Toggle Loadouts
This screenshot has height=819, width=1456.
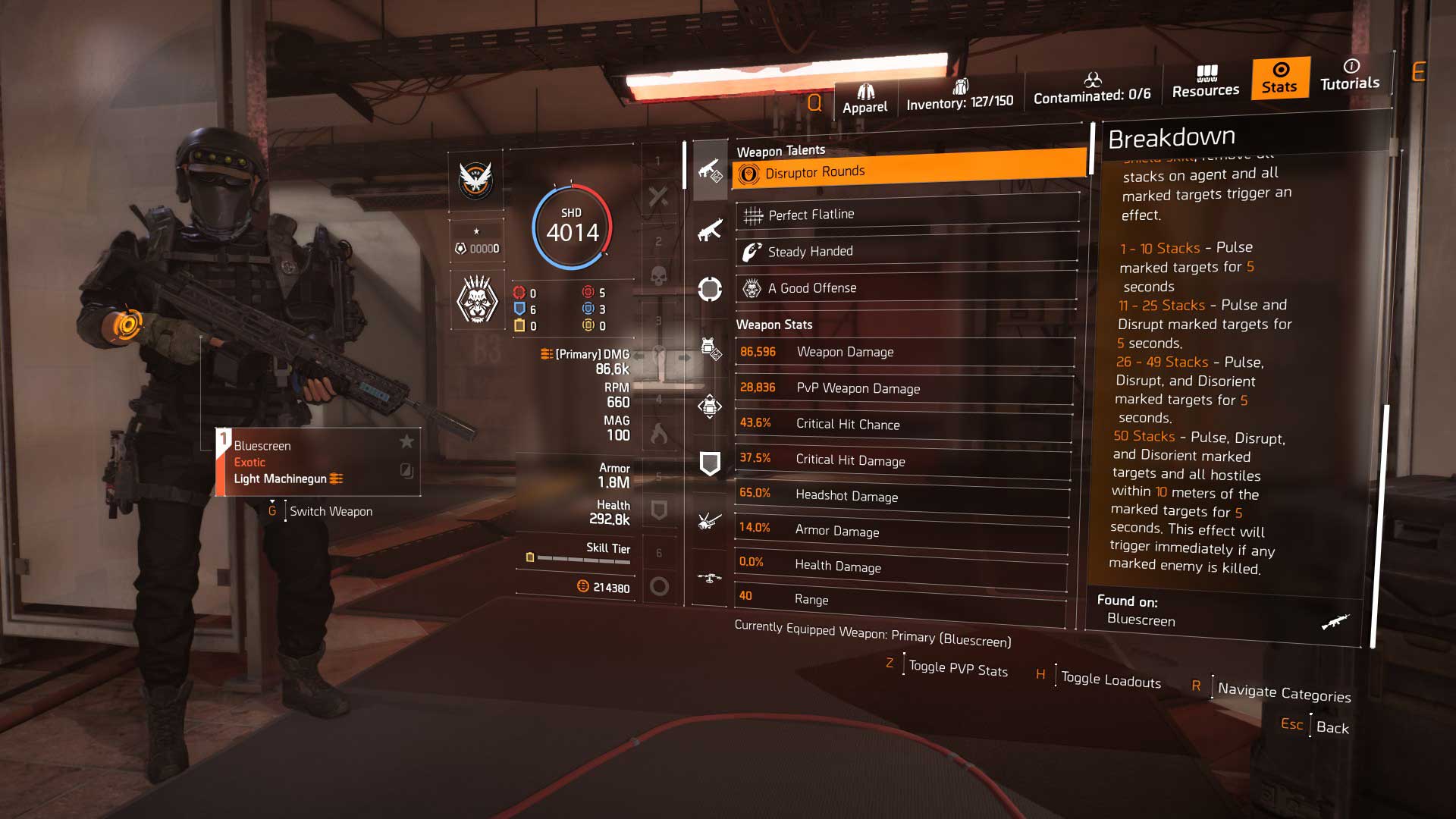coord(1109,680)
